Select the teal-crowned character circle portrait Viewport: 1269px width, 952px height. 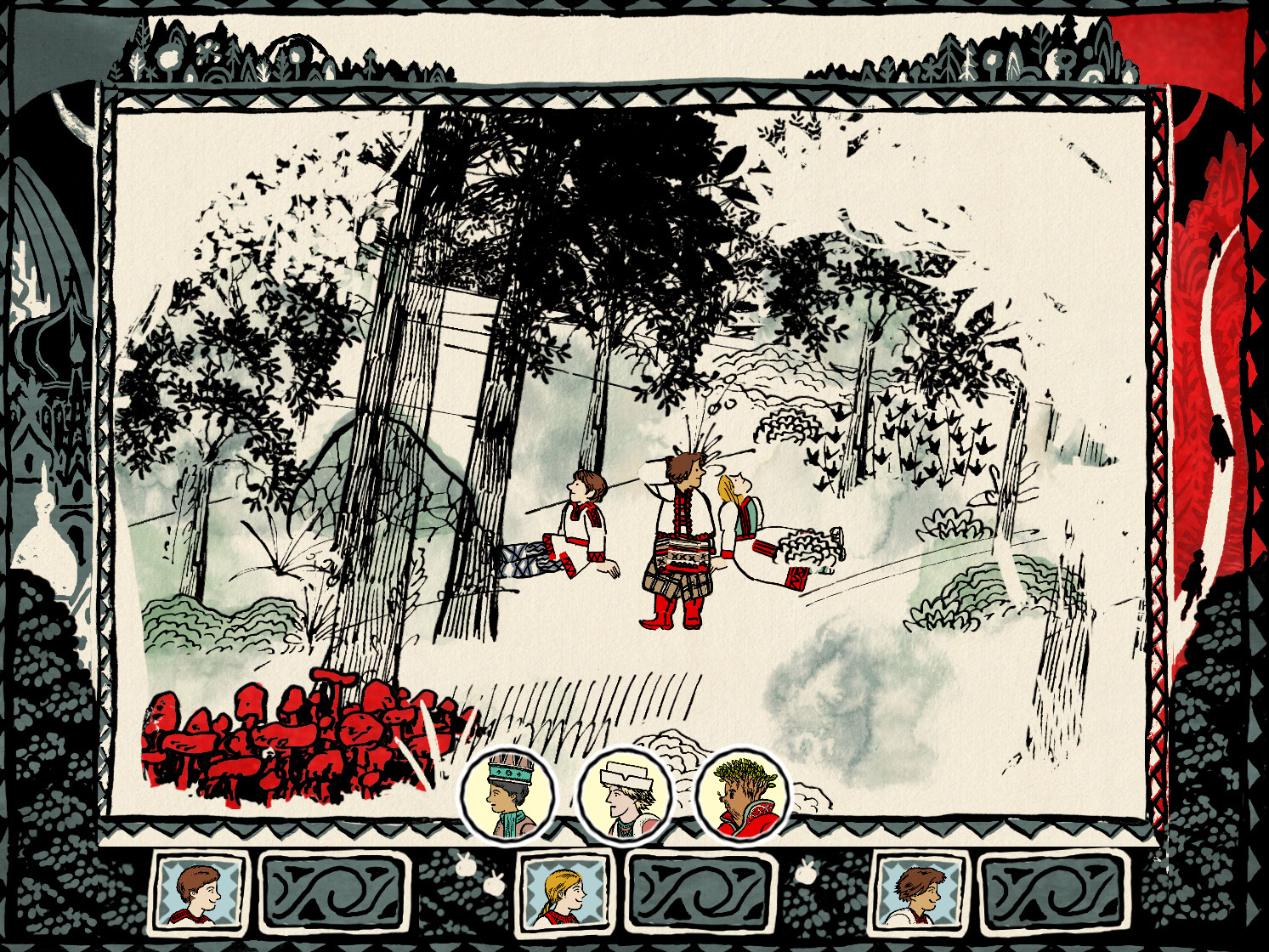point(508,796)
